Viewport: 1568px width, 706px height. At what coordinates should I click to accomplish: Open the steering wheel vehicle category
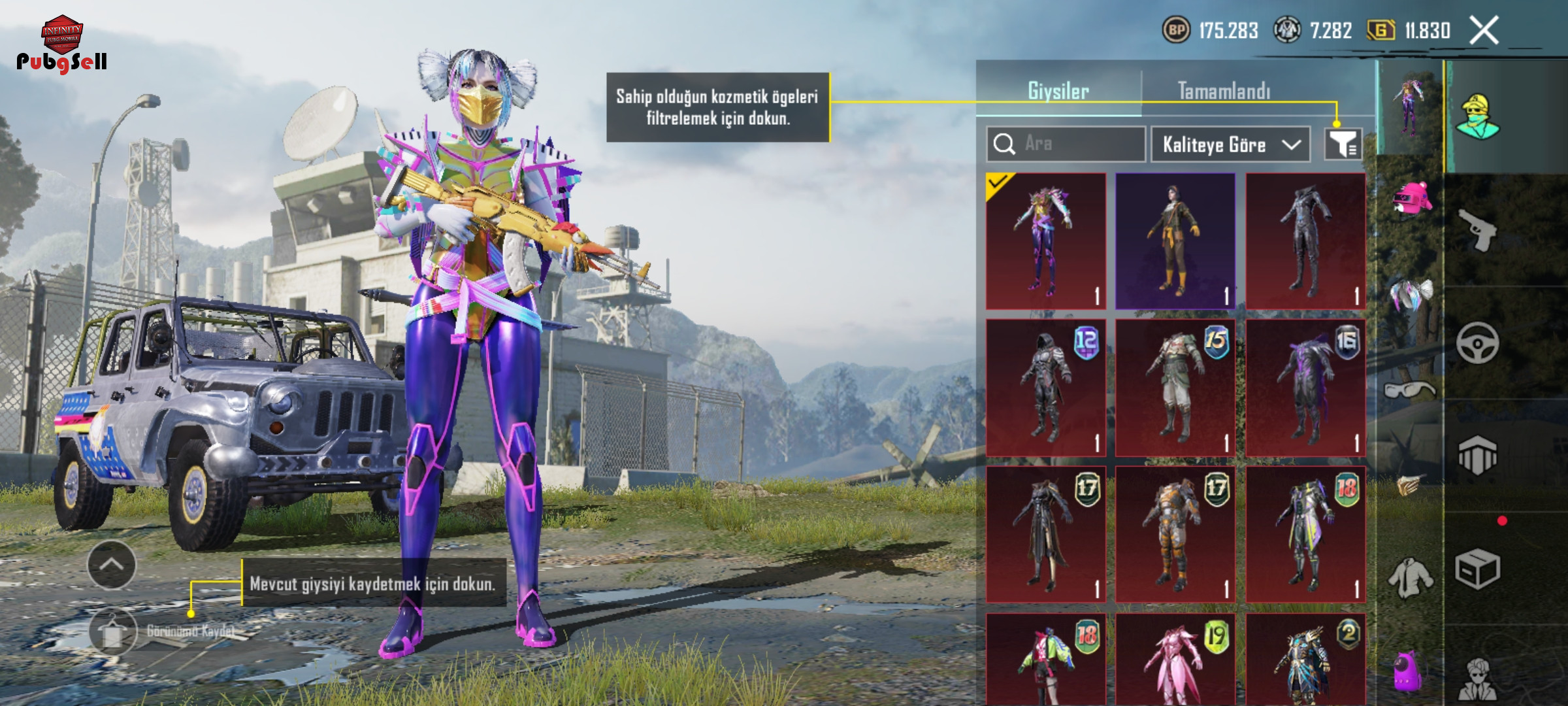coord(1478,343)
